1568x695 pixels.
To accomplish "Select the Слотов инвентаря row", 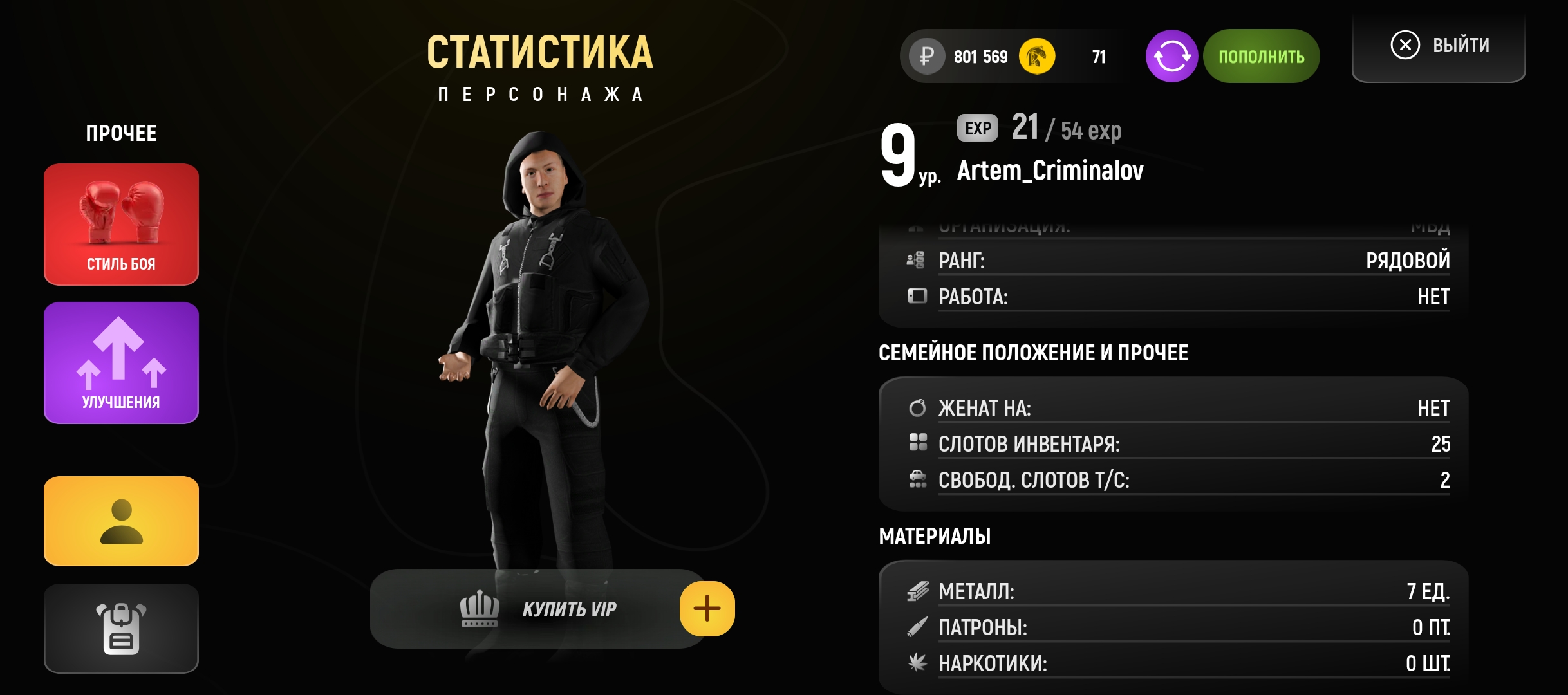I will click(x=1178, y=444).
